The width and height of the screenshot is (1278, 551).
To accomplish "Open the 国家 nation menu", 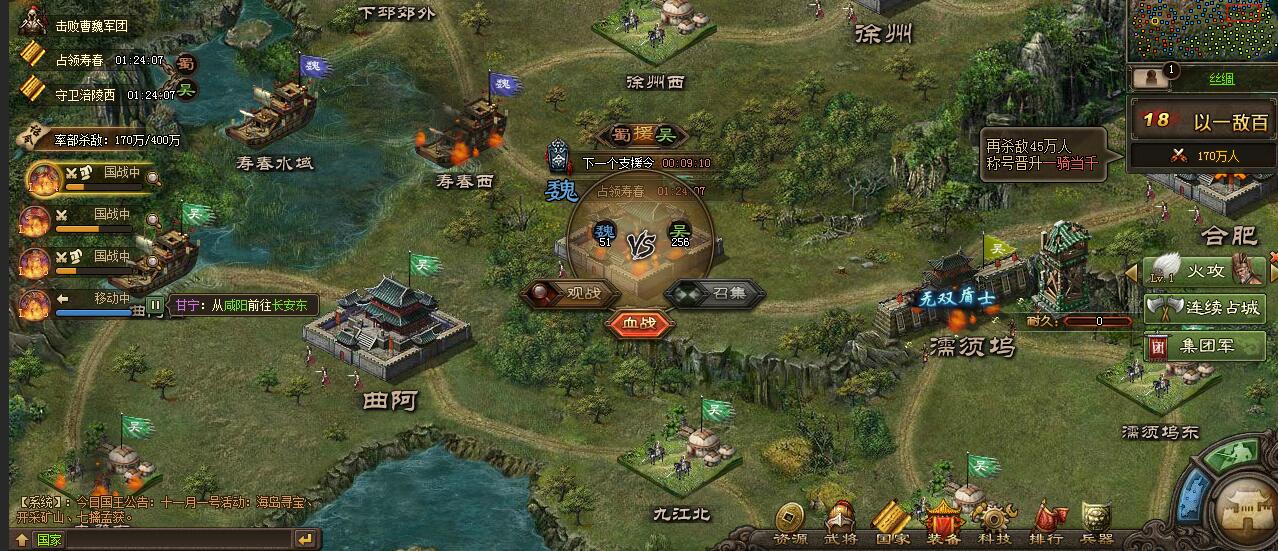I will coord(891,522).
